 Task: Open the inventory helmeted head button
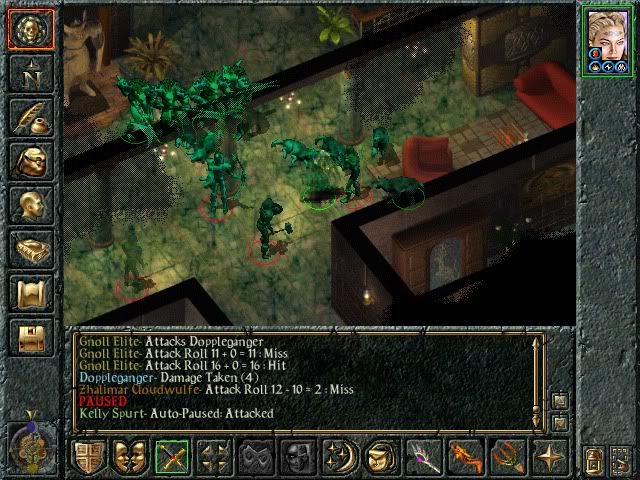tap(30, 161)
